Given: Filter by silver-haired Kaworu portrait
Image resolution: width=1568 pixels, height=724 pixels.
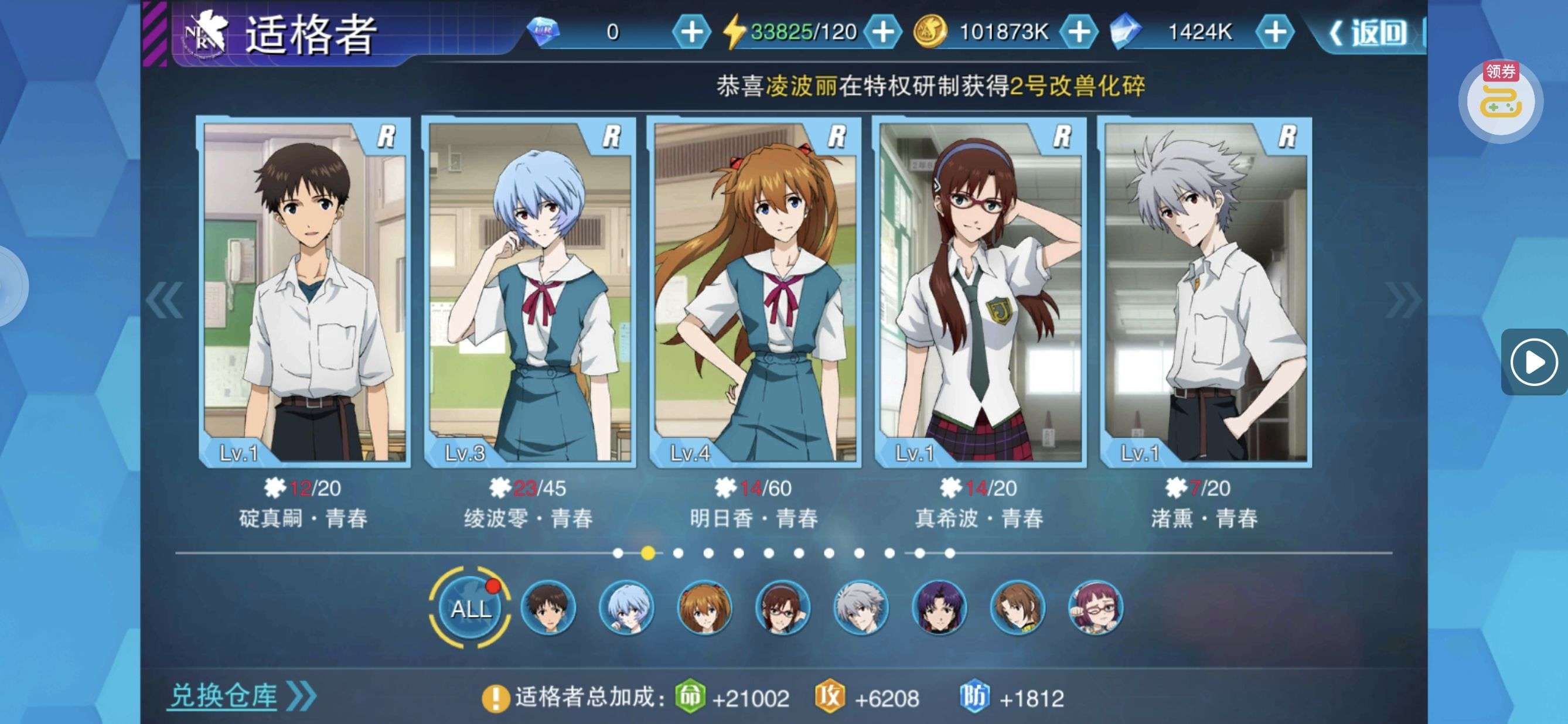Looking at the screenshot, I should [860, 608].
